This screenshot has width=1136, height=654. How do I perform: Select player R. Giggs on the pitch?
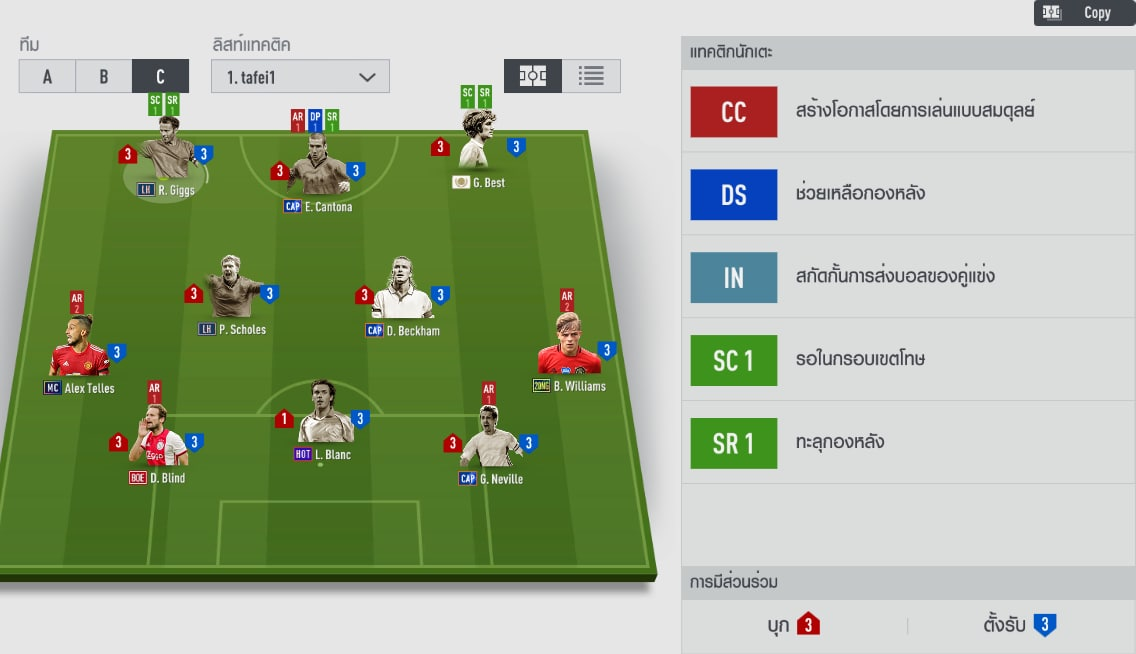pyautogui.click(x=167, y=160)
